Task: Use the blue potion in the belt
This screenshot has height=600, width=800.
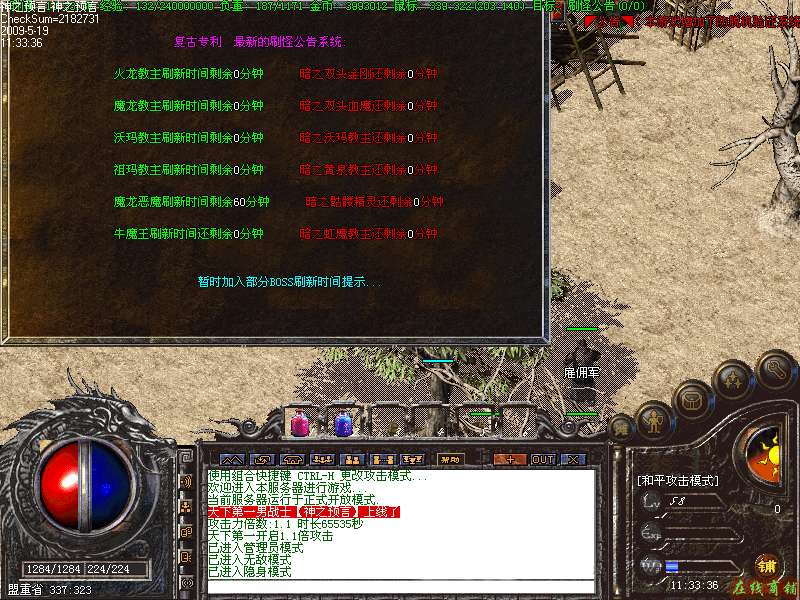Action: [x=343, y=424]
